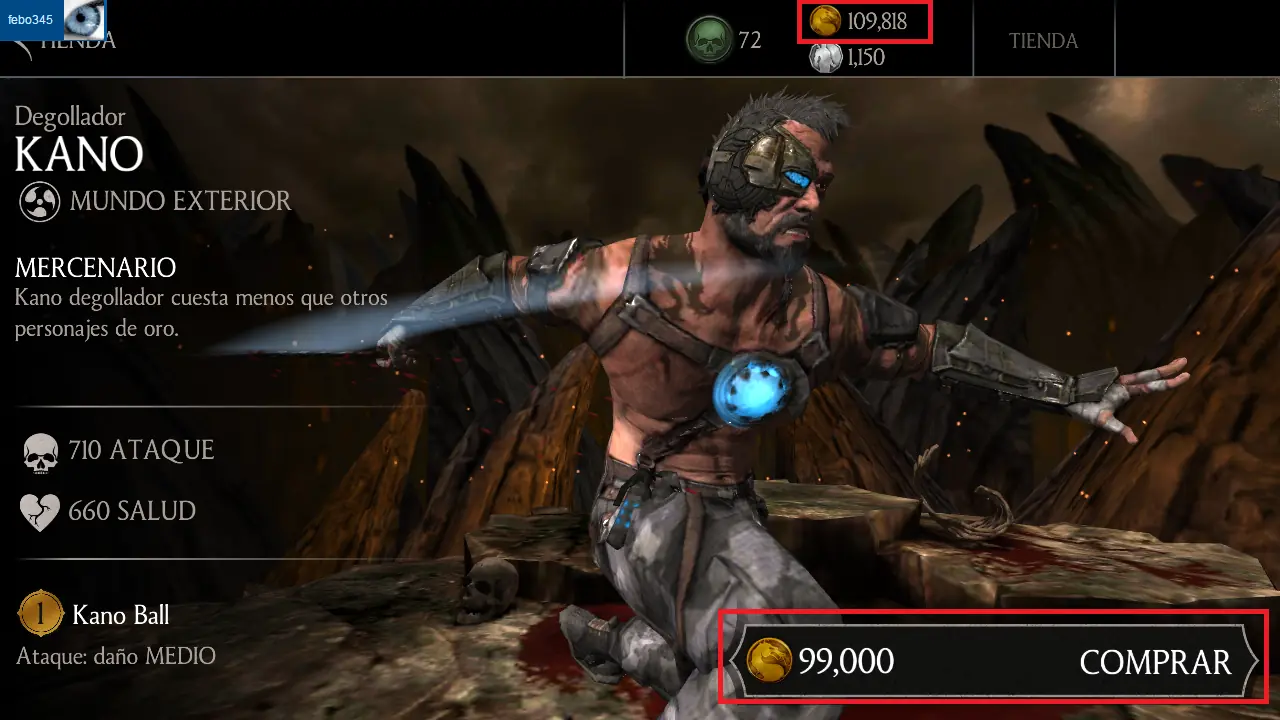Viewport: 1280px width, 720px height.
Task: Switch to the TIENDA tab
Action: (x=1044, y=40)
